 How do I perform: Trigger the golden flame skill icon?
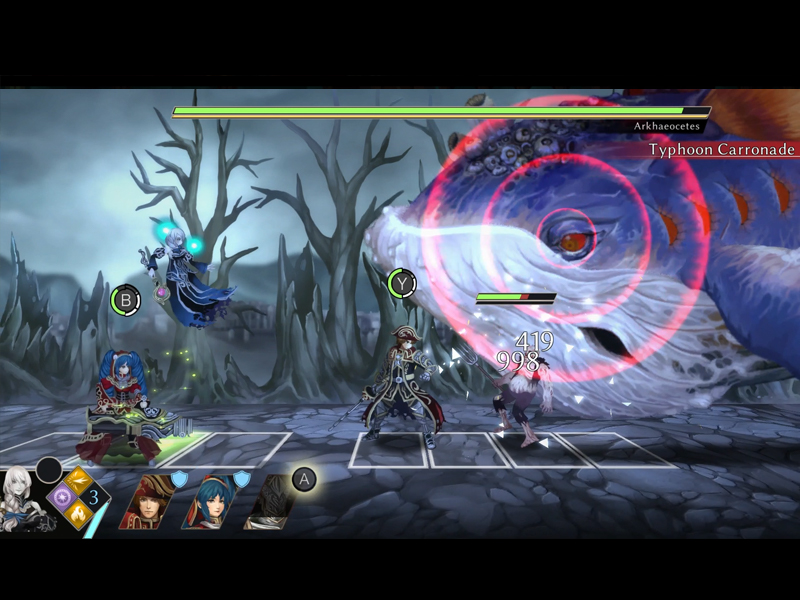(78, 515)
